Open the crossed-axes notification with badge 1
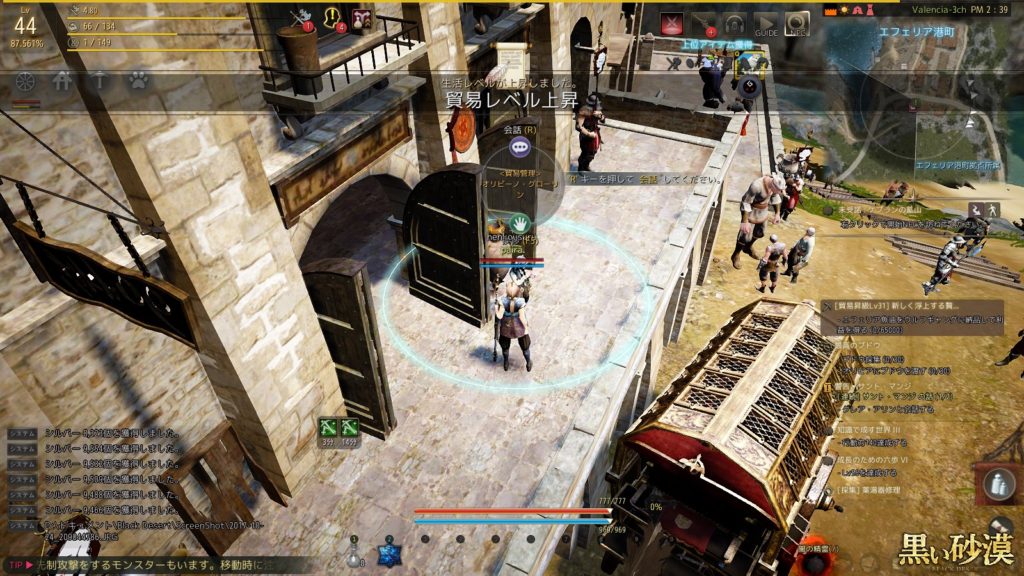 coord(301,18)
